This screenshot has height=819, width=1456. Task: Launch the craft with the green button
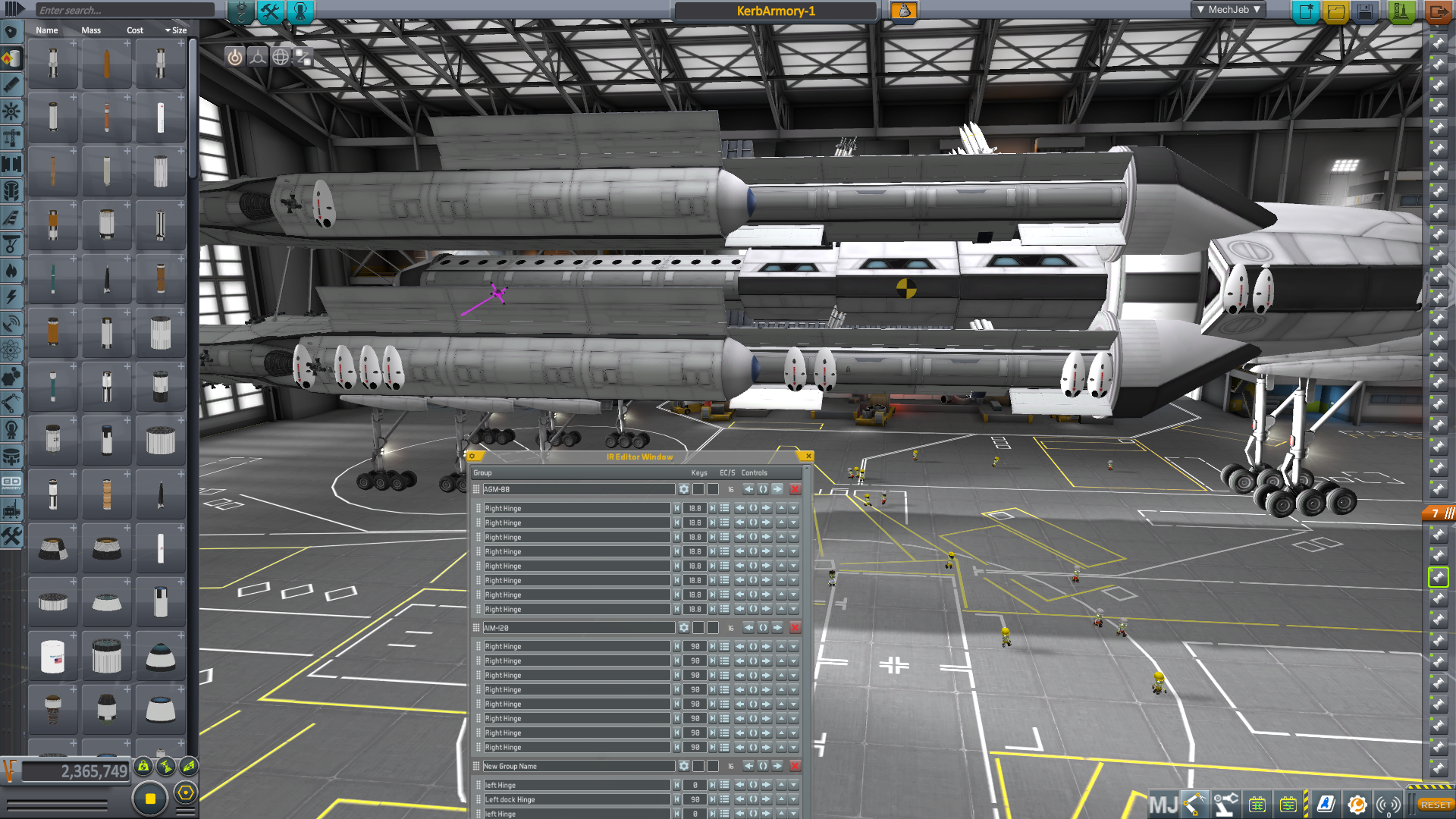[1401, 11]
